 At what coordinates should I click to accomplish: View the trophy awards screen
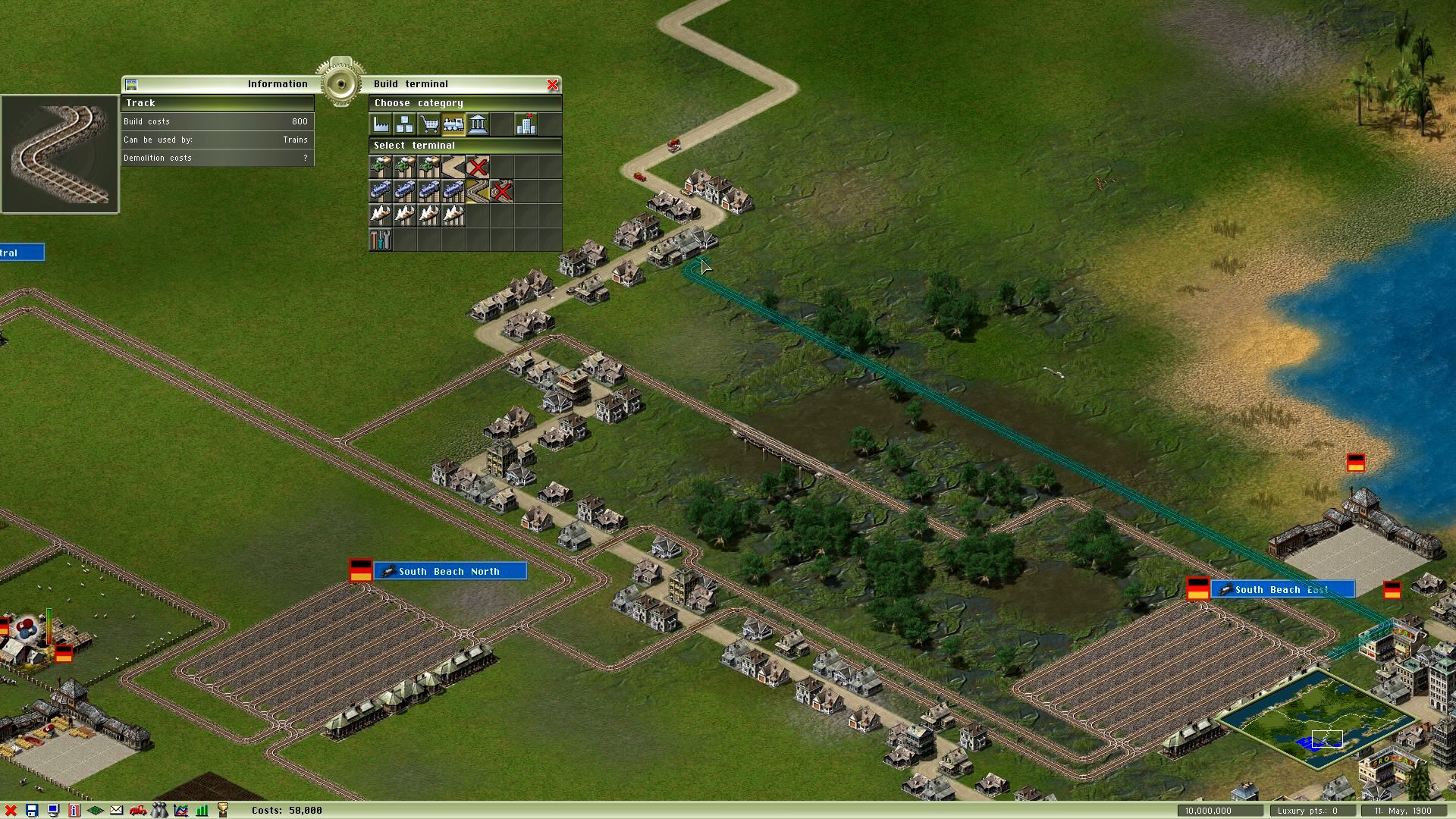click(x=223, y=811)
